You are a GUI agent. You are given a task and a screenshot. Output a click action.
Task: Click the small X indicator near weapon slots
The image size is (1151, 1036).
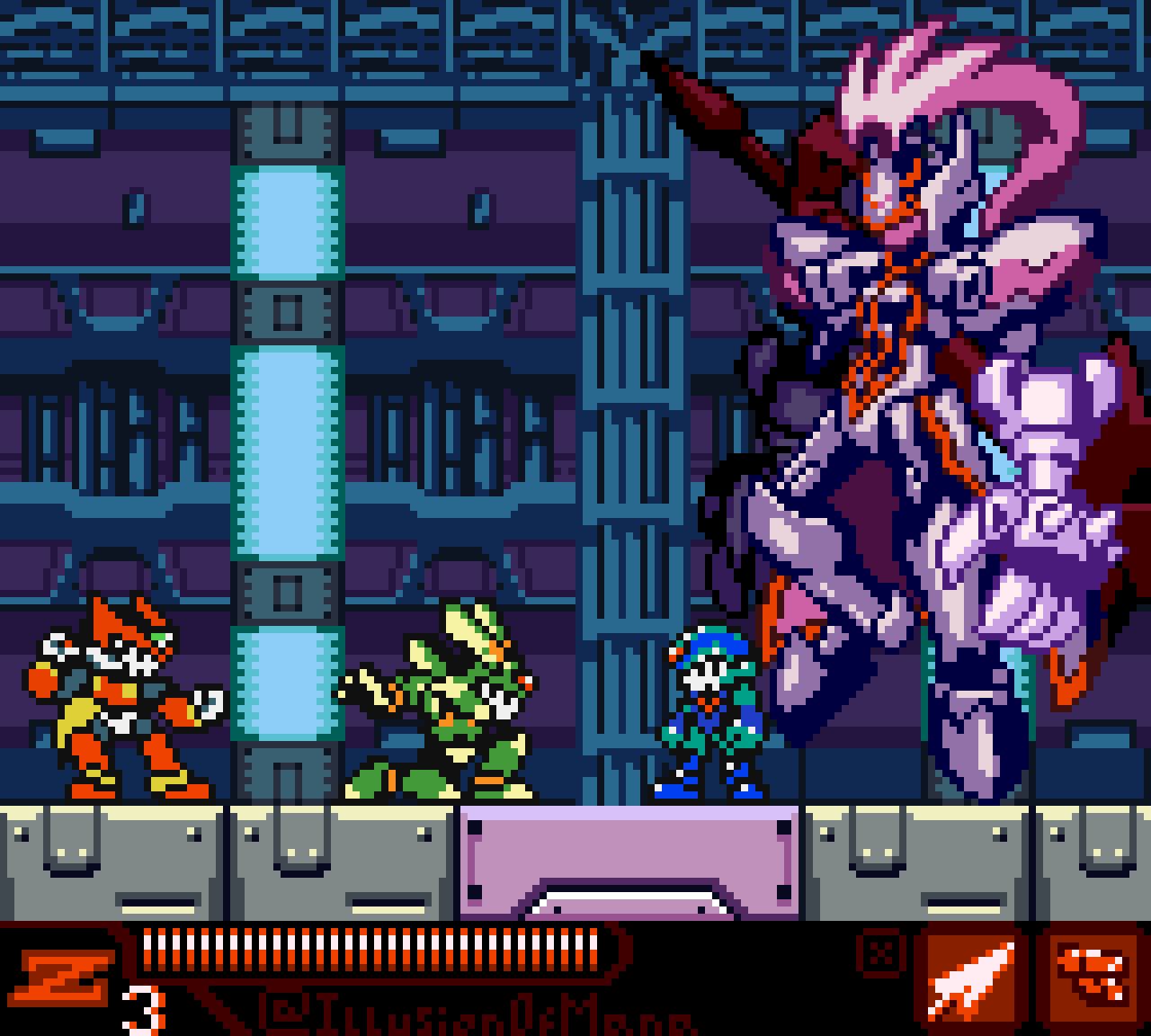point(883,953)
